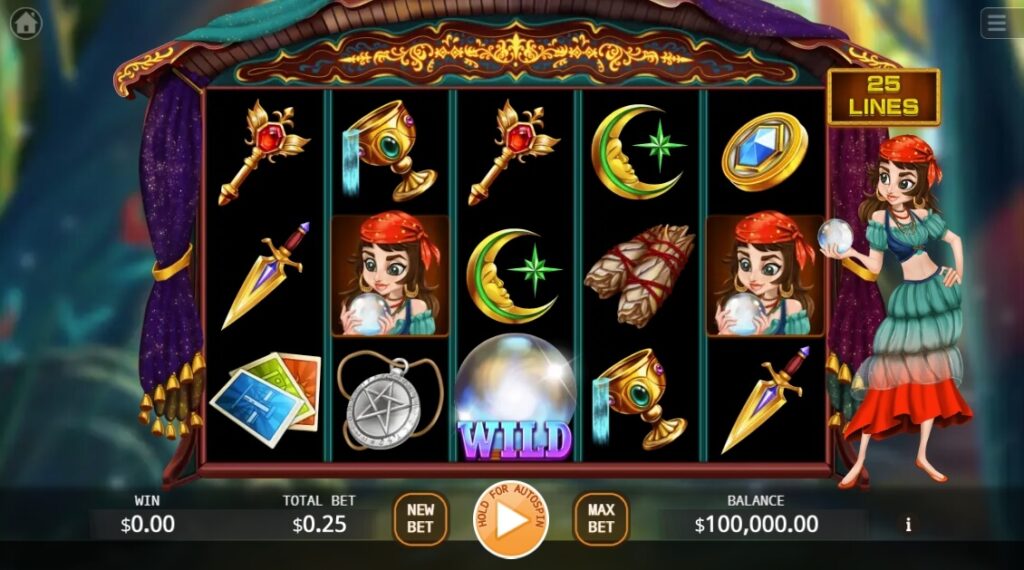
Task: Select the 25 Lines sign
Action: tap(883, 96)
